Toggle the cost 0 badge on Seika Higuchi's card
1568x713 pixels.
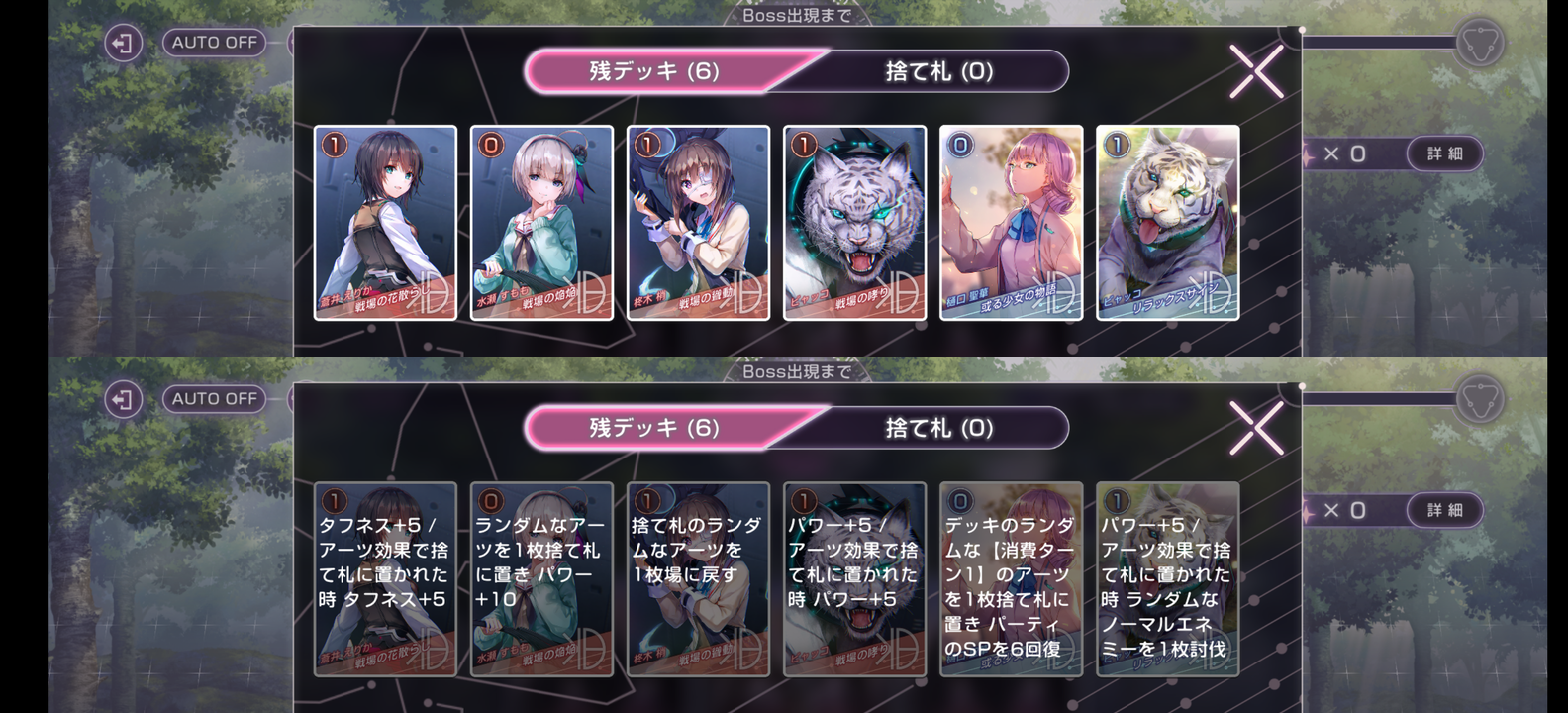point(958,145)
